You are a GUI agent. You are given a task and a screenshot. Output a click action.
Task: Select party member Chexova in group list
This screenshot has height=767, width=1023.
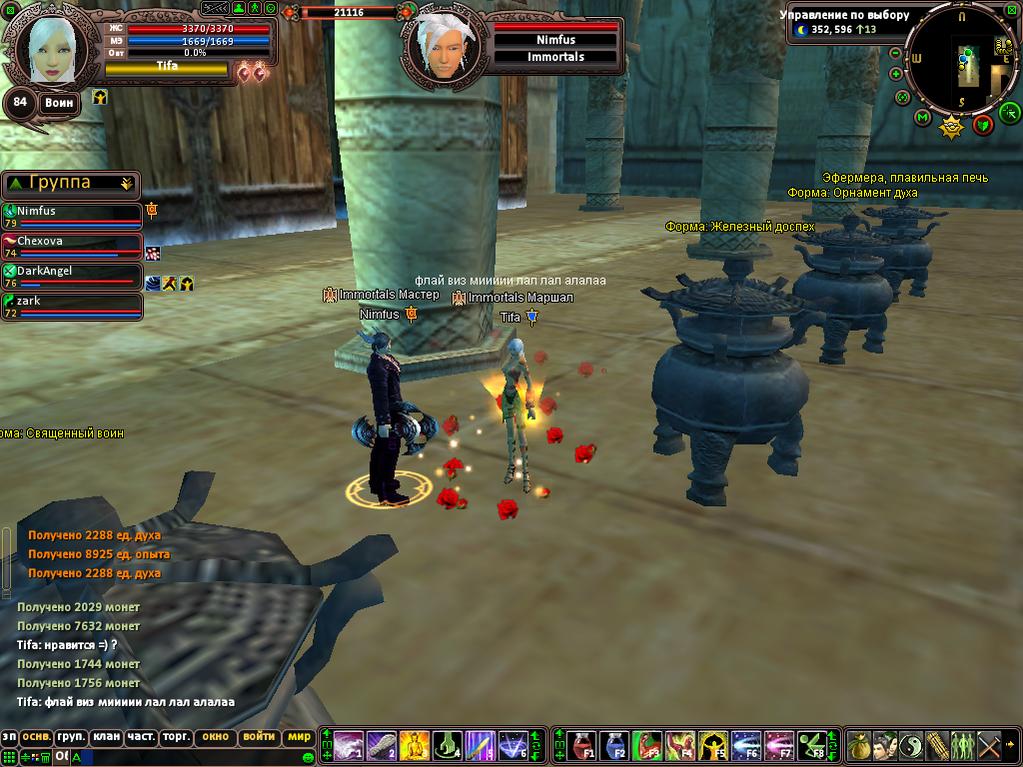(x=72, y=242)
